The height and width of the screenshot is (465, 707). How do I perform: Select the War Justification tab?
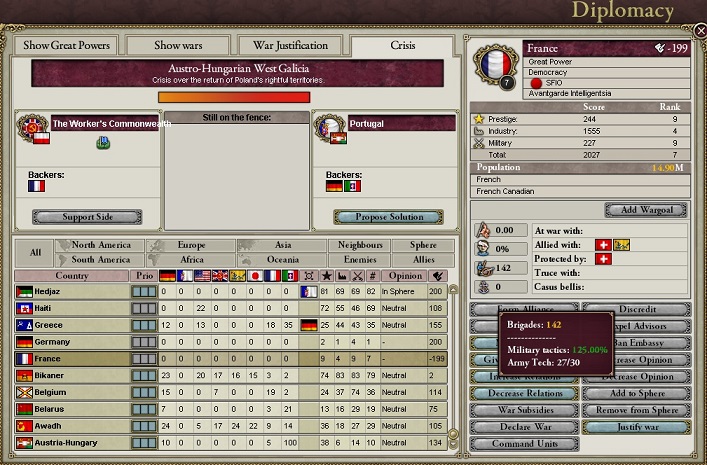coord(291,45)
